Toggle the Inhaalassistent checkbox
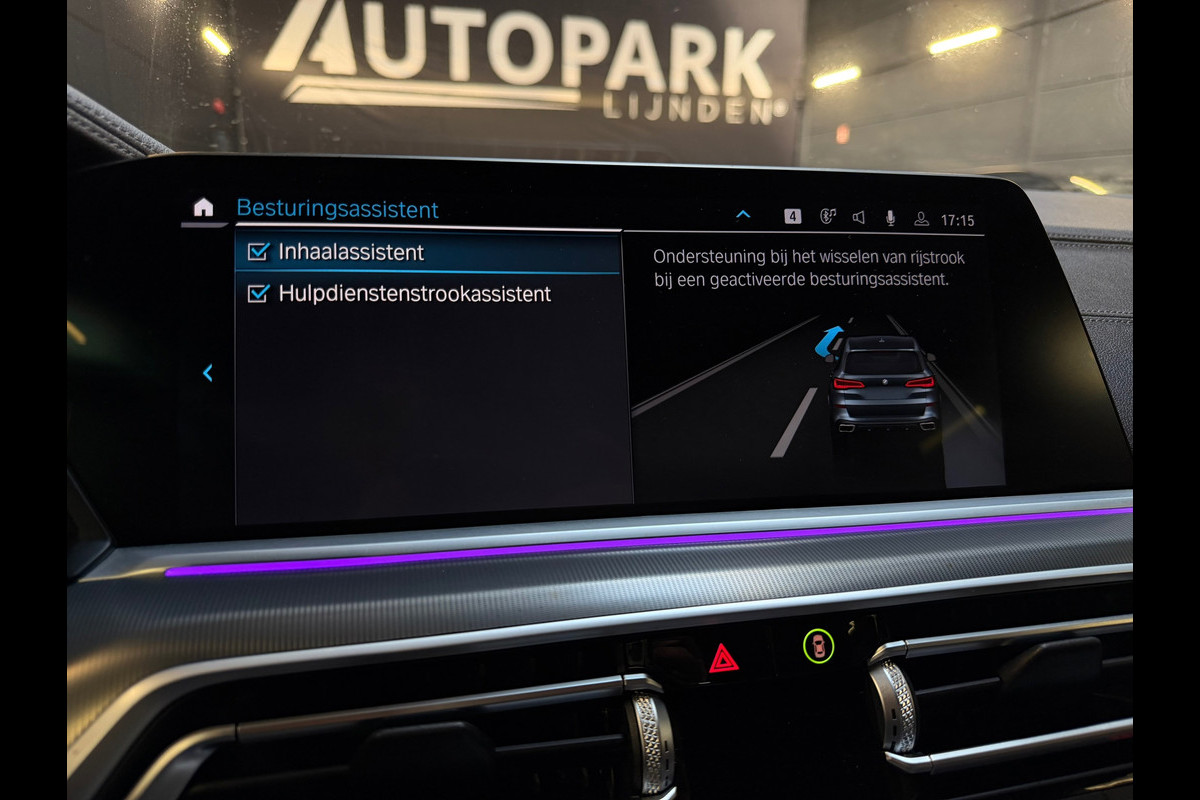1200x800 pixels. pyautogui.click(x=259, y=252)
